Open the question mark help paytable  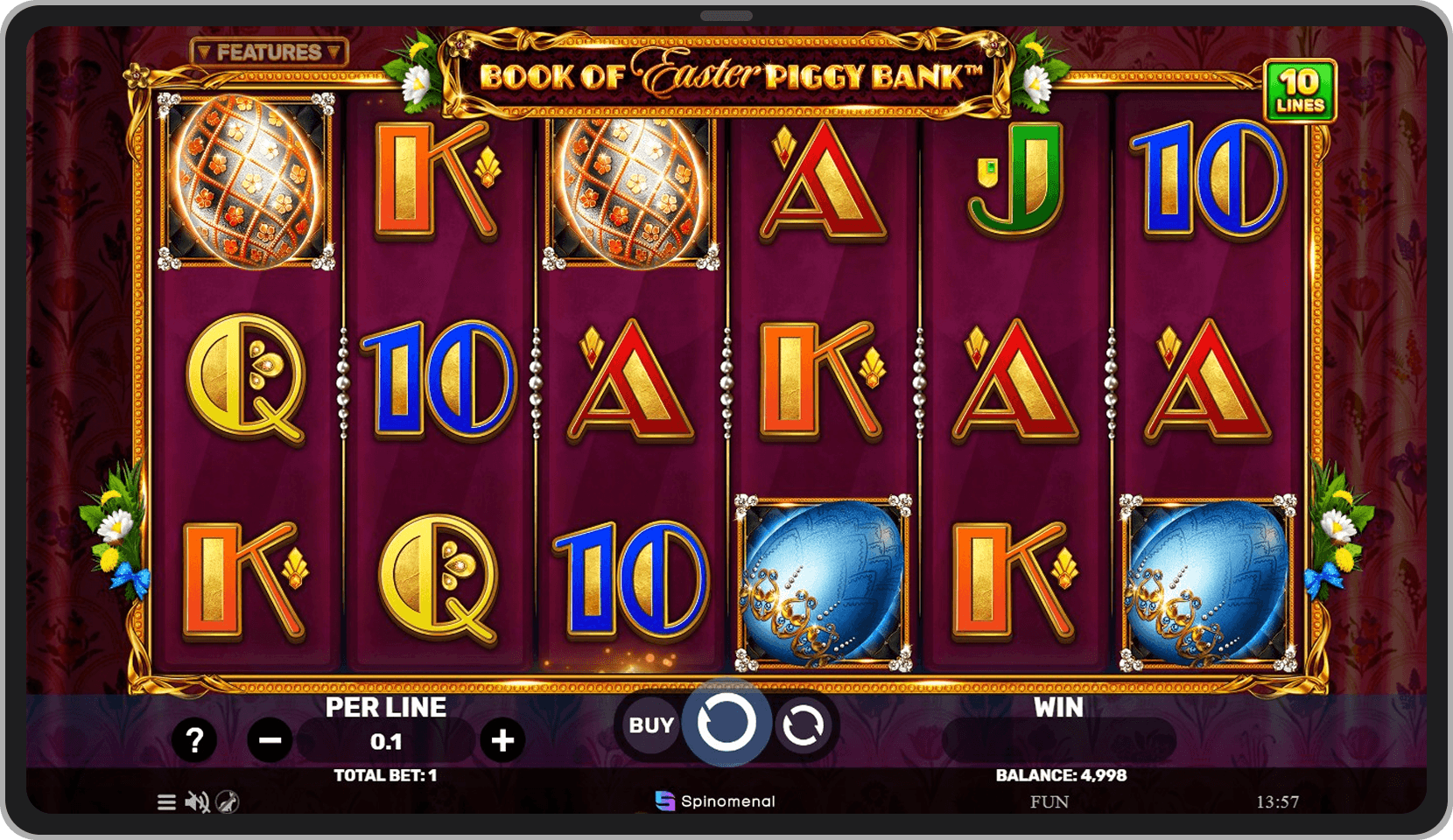(194, 739)
